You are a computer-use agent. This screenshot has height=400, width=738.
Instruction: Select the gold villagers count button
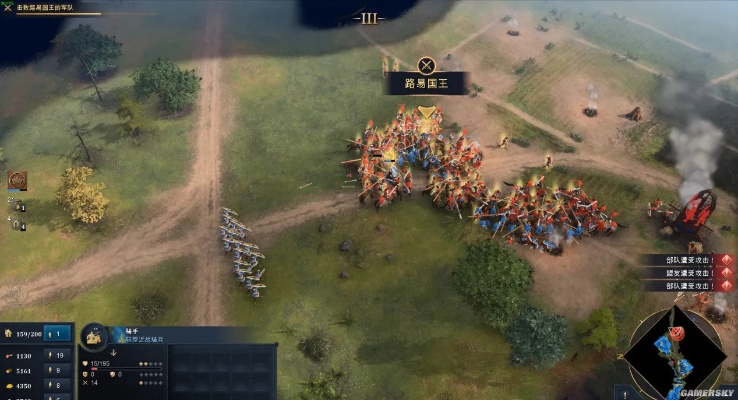(56, 385)
